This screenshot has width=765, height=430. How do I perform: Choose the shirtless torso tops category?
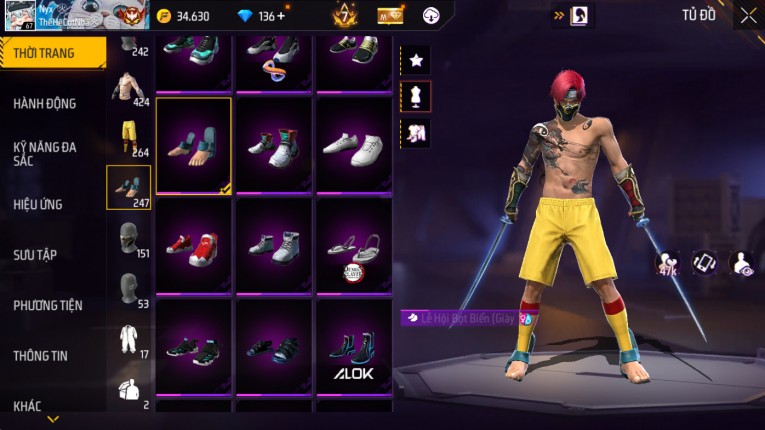pyautogui.click(x=127, y=87)
